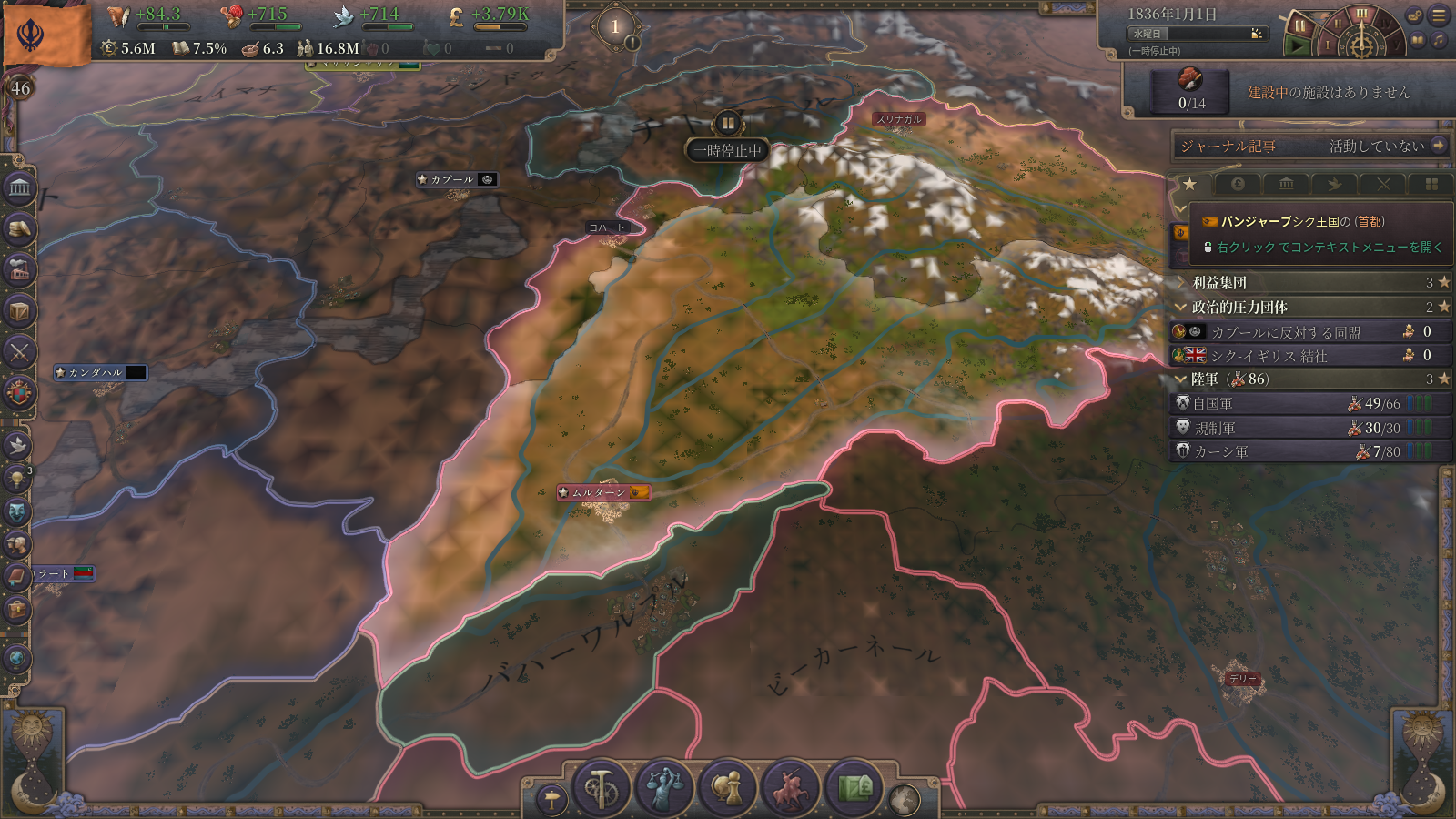Open the technology lightbulb panel in sidebar
The image size is (1456, 819).
click(x=17, y=477)
